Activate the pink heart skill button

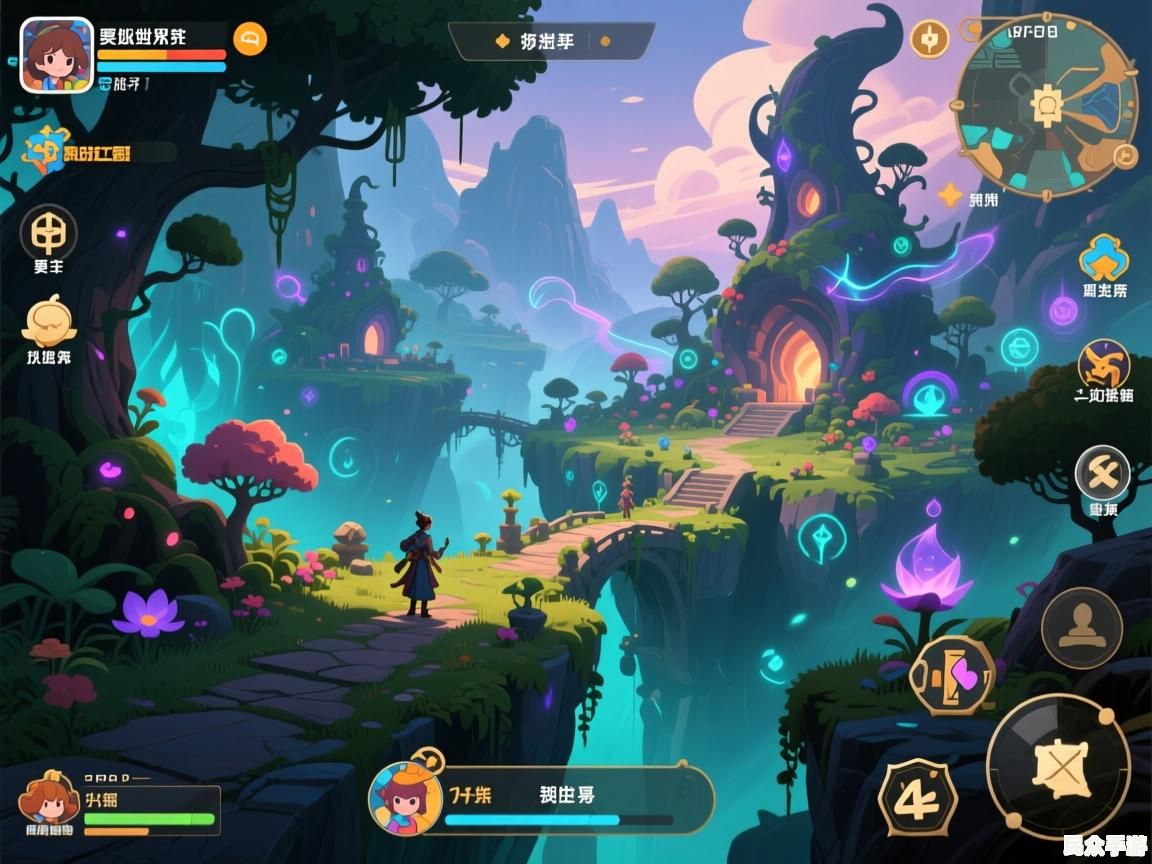click(955, 676)
